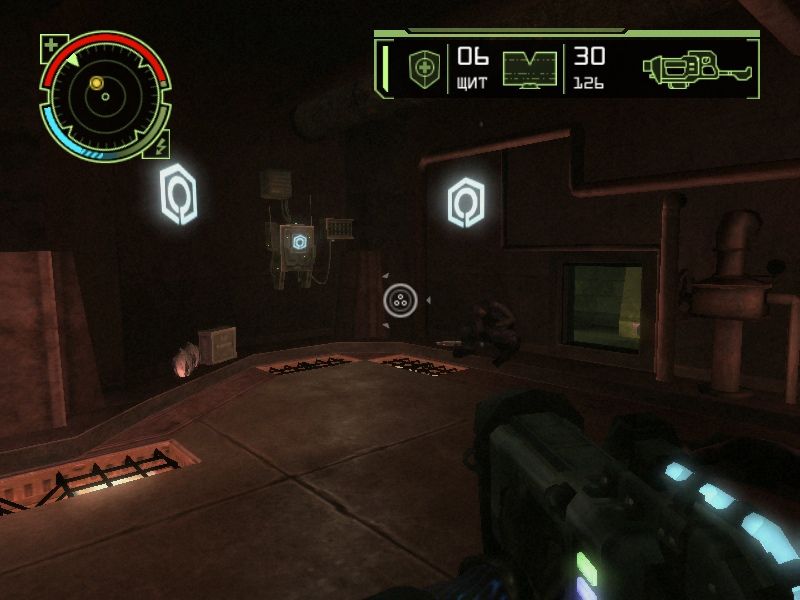Viewport: 800px width, 600px height.
Task: Click the lightning bolt energy icon
Action: (x=162, y=144)
